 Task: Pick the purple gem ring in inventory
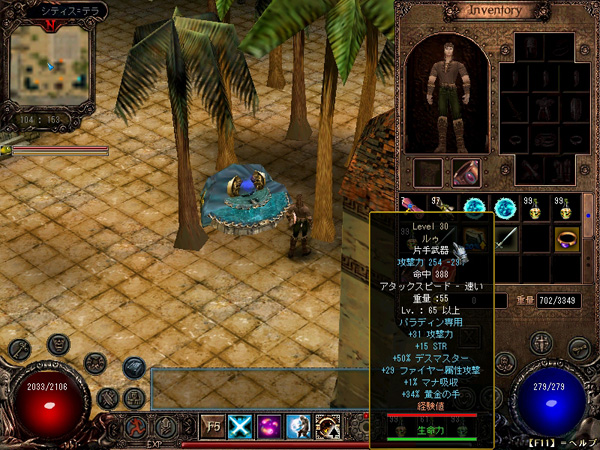click(x=567, y=238)
